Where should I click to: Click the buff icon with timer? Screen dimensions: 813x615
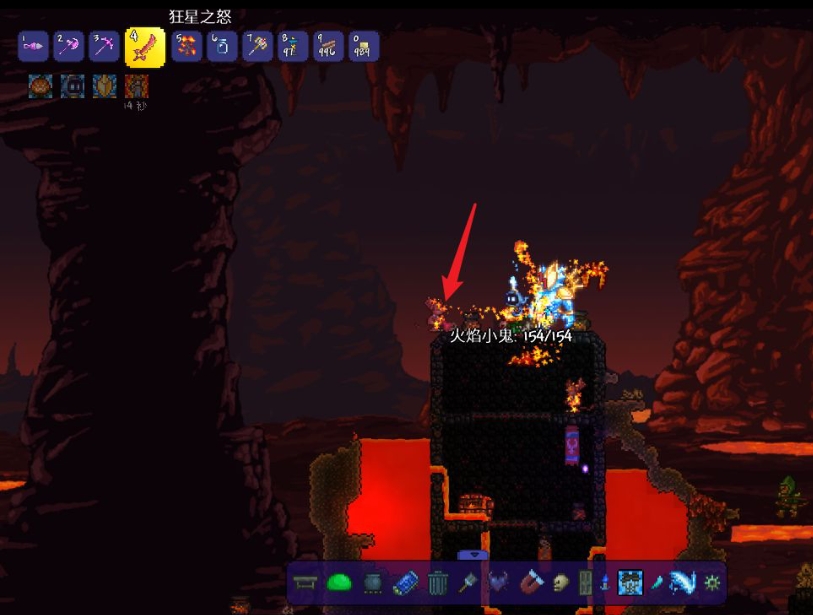[x=136, y=86]
